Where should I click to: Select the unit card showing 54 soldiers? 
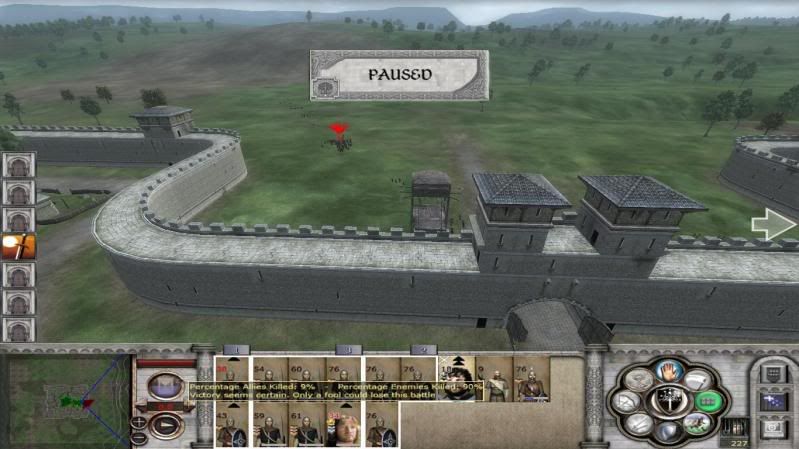(270, 379)
